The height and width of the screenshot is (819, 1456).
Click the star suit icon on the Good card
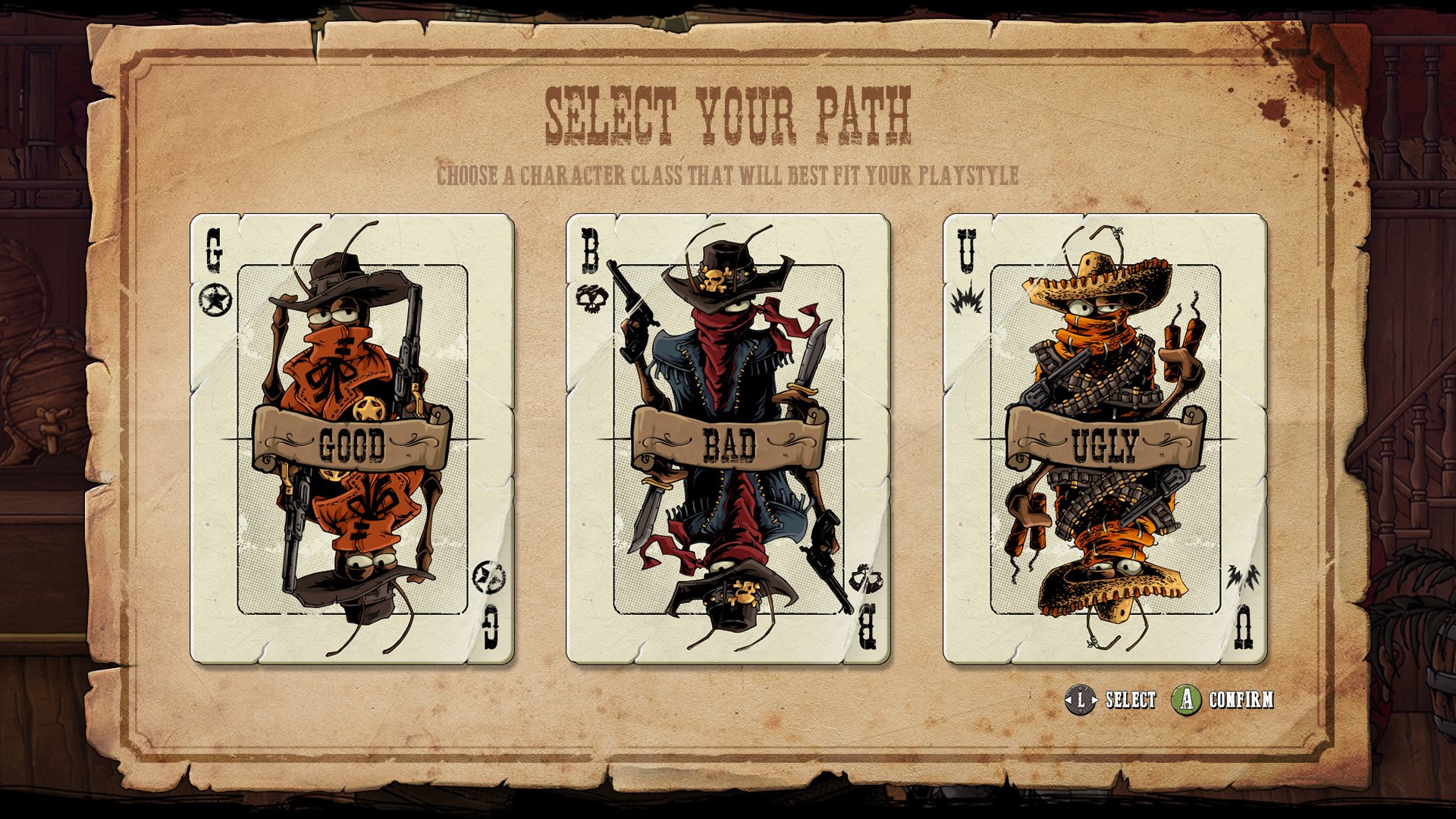(x=214, y=297)
